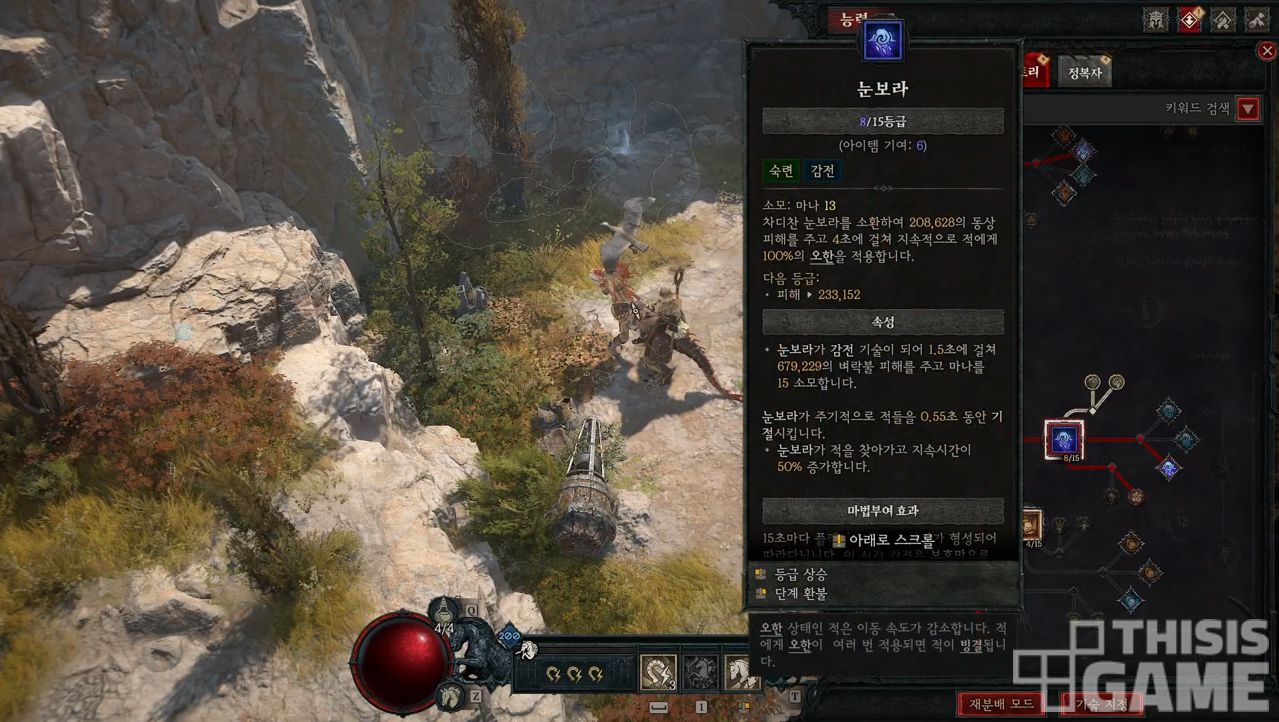Click the 기술 지정 button
Viewport: 1279px width, 722px height.
point(1100,703)
